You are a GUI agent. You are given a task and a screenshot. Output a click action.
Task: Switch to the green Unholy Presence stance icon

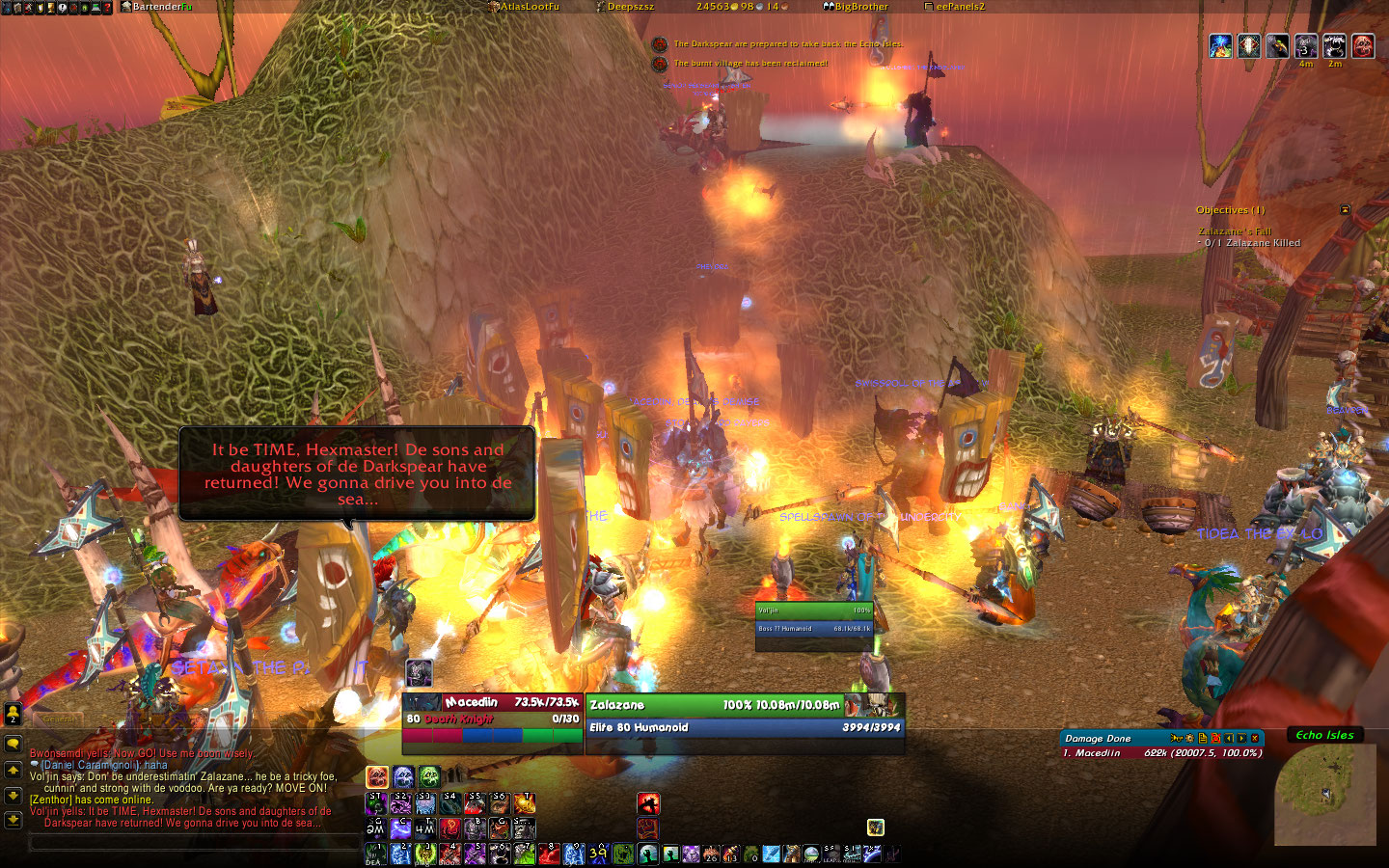429,776
